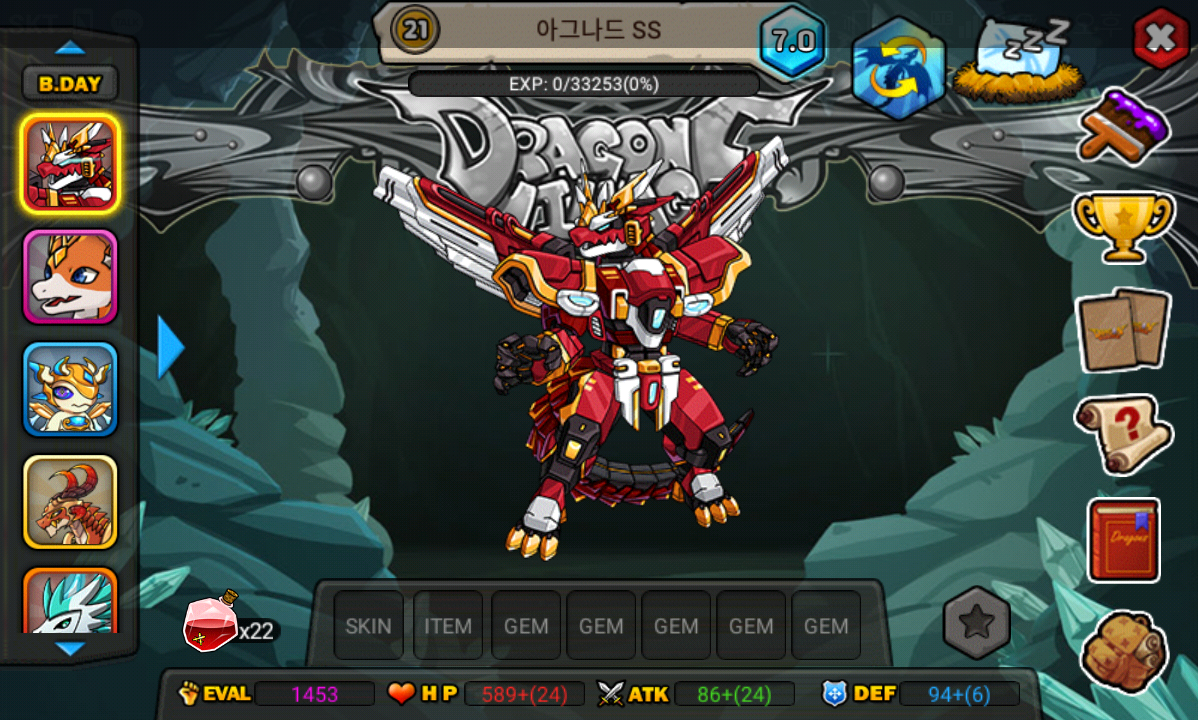
Task: Open the gold trophy menu
Action: pos(1123,226)
